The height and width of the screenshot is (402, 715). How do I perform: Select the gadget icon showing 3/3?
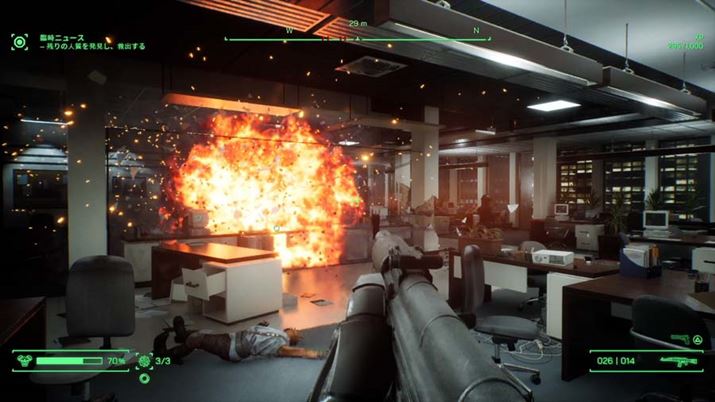point(144,361)
